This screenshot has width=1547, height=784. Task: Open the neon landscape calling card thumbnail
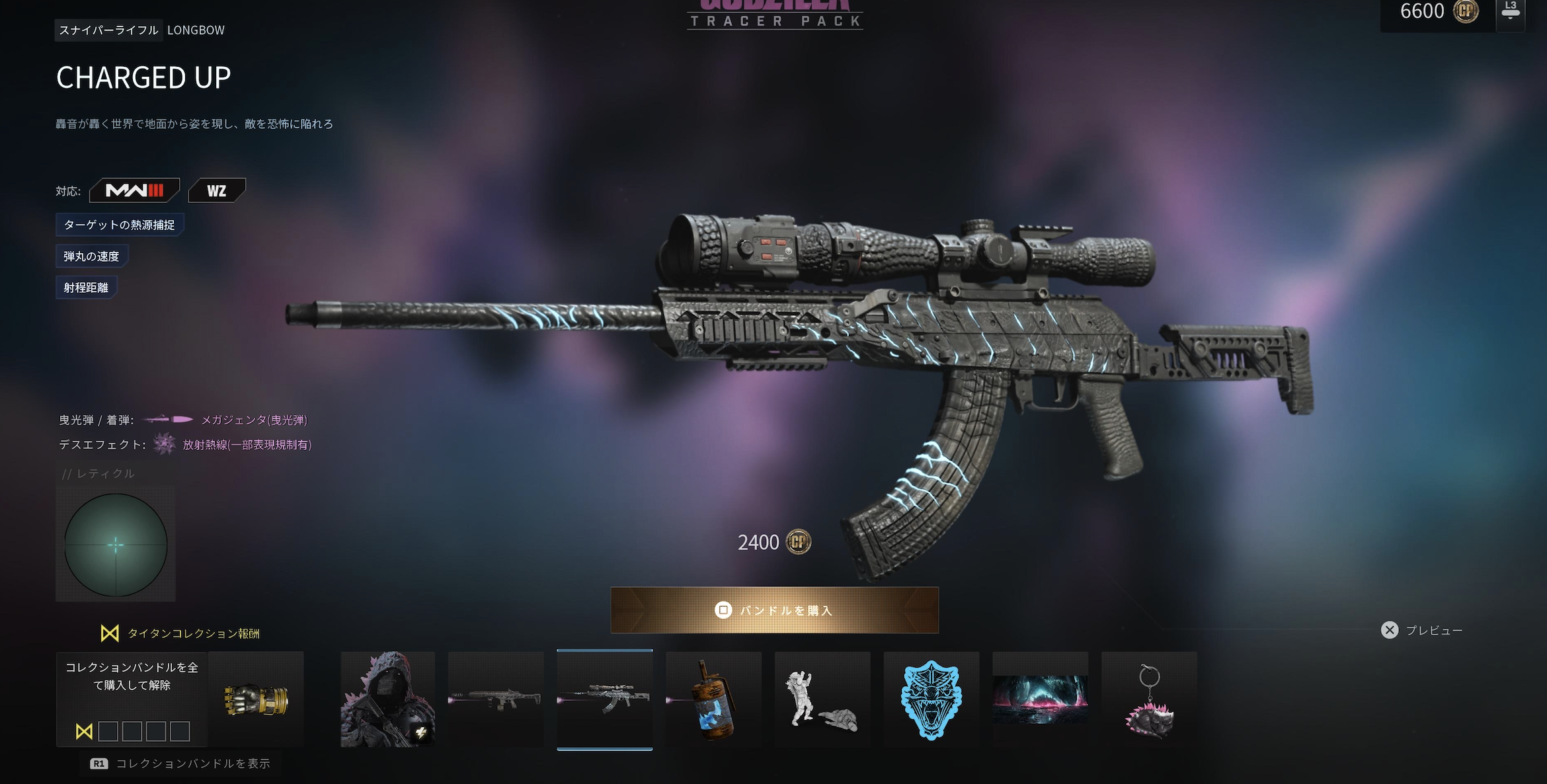(x=1040, y=699)
